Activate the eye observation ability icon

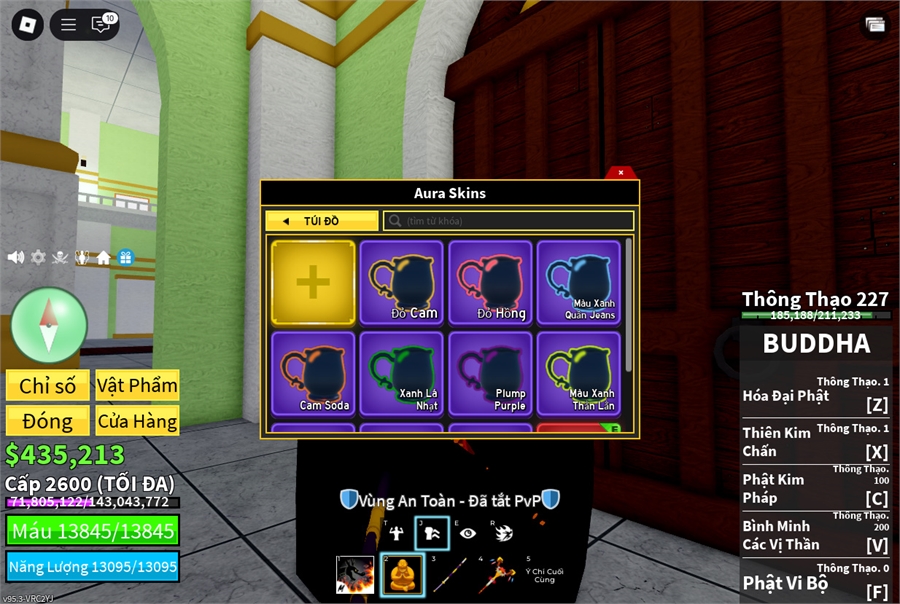pos(468,533)
